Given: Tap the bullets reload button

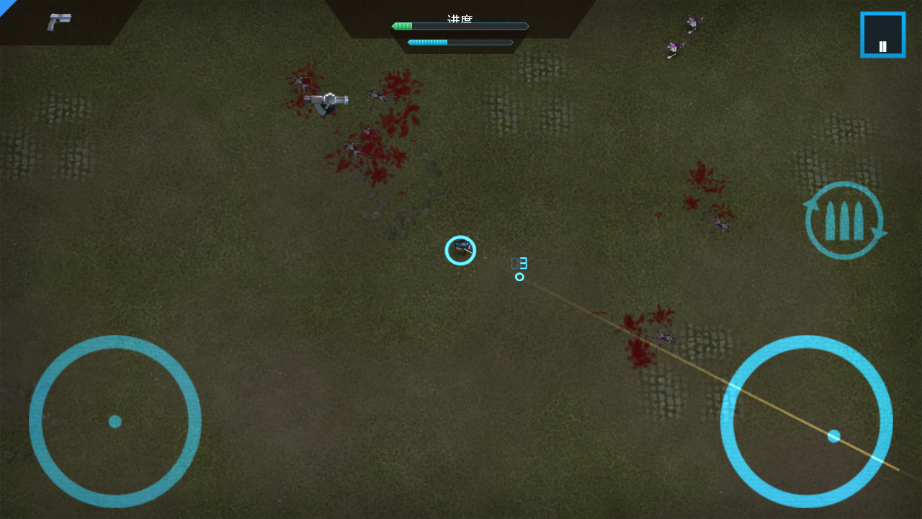Looking at the screenshot, I should pos(845,221).
